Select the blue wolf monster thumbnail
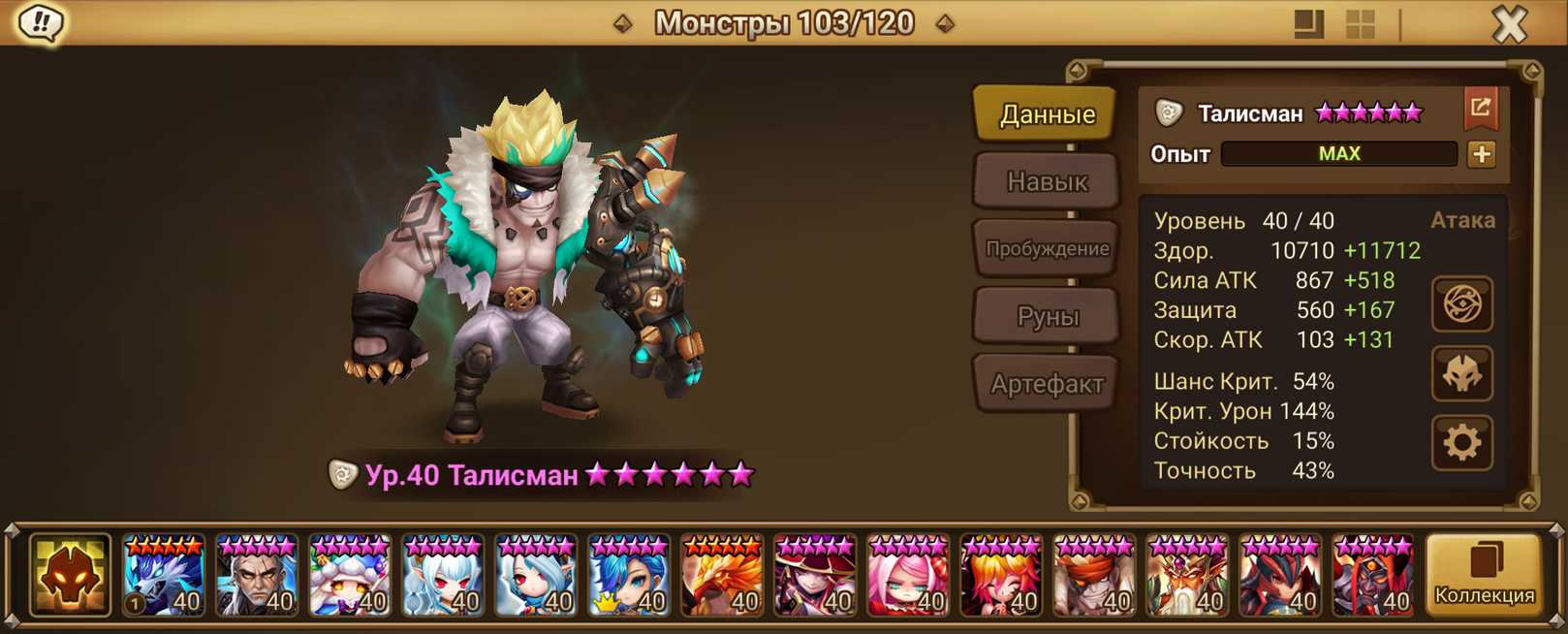This screenshot has width=1568, height=634. (x=164, y=577)
